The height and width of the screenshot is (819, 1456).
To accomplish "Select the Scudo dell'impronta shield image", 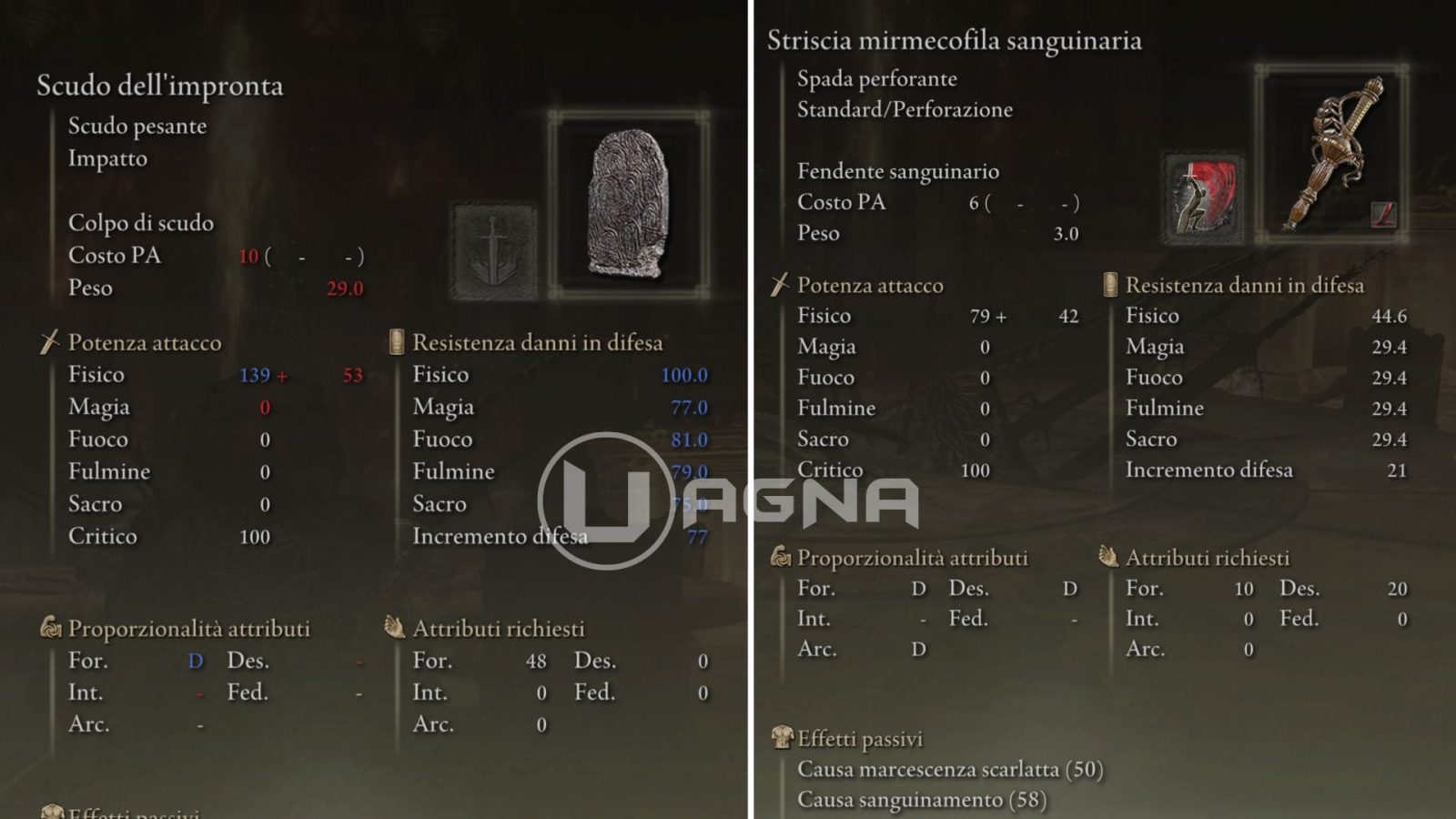I will pyautogui.click(x=629, y=204).
